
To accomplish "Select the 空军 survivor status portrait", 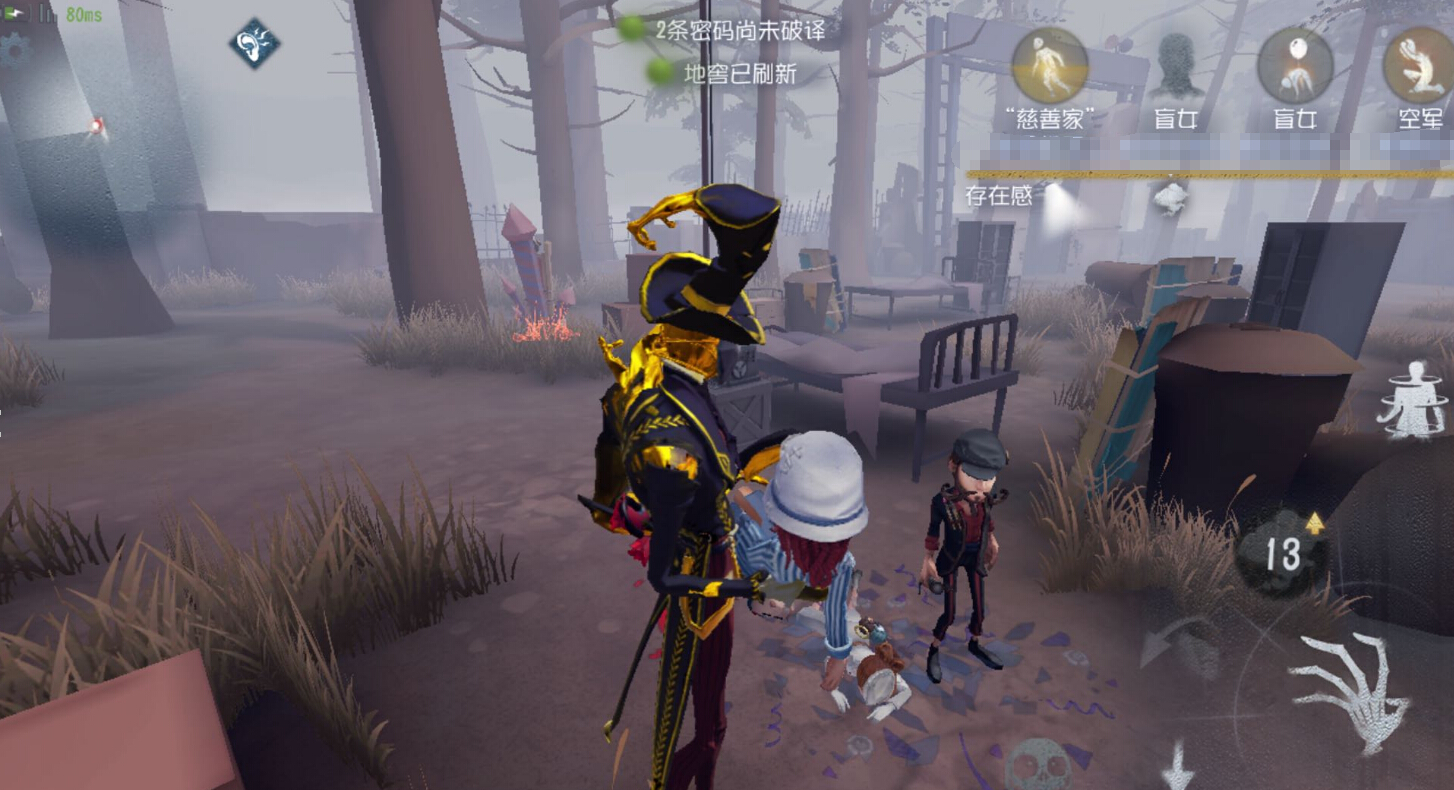I will [1419, 66].
